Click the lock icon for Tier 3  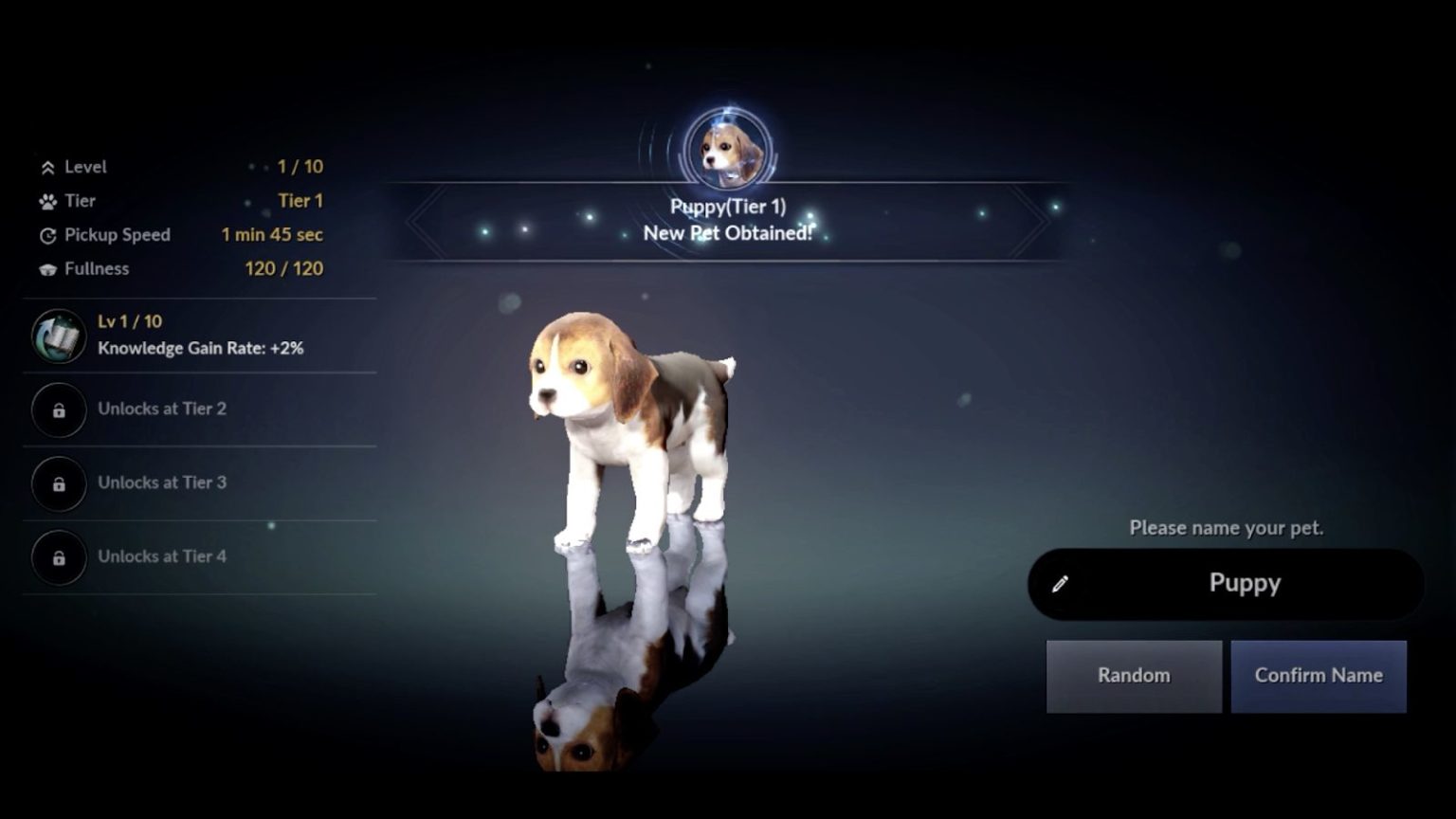59,483
